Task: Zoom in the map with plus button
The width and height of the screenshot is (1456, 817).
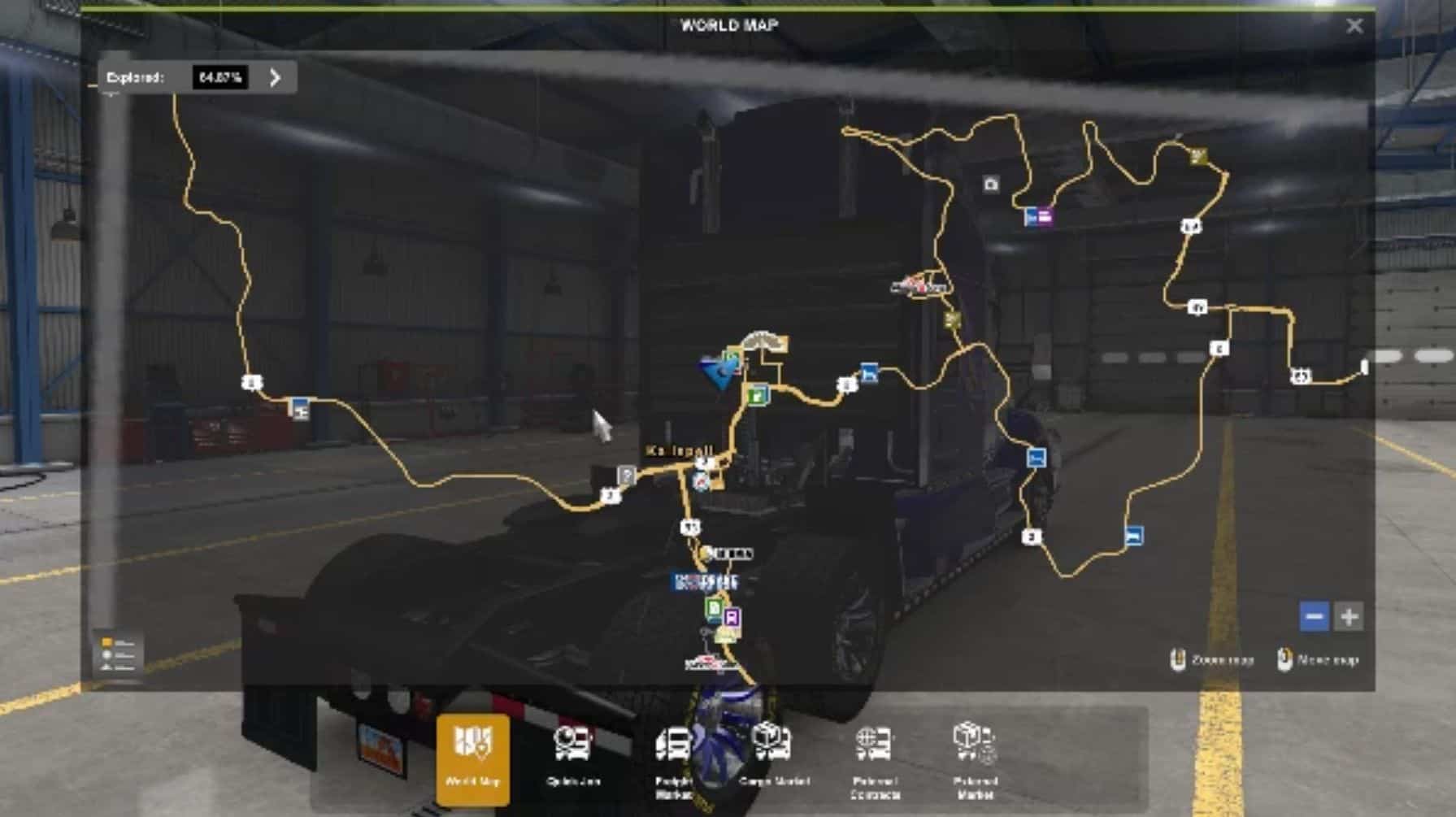Action: pos(1349,616)
